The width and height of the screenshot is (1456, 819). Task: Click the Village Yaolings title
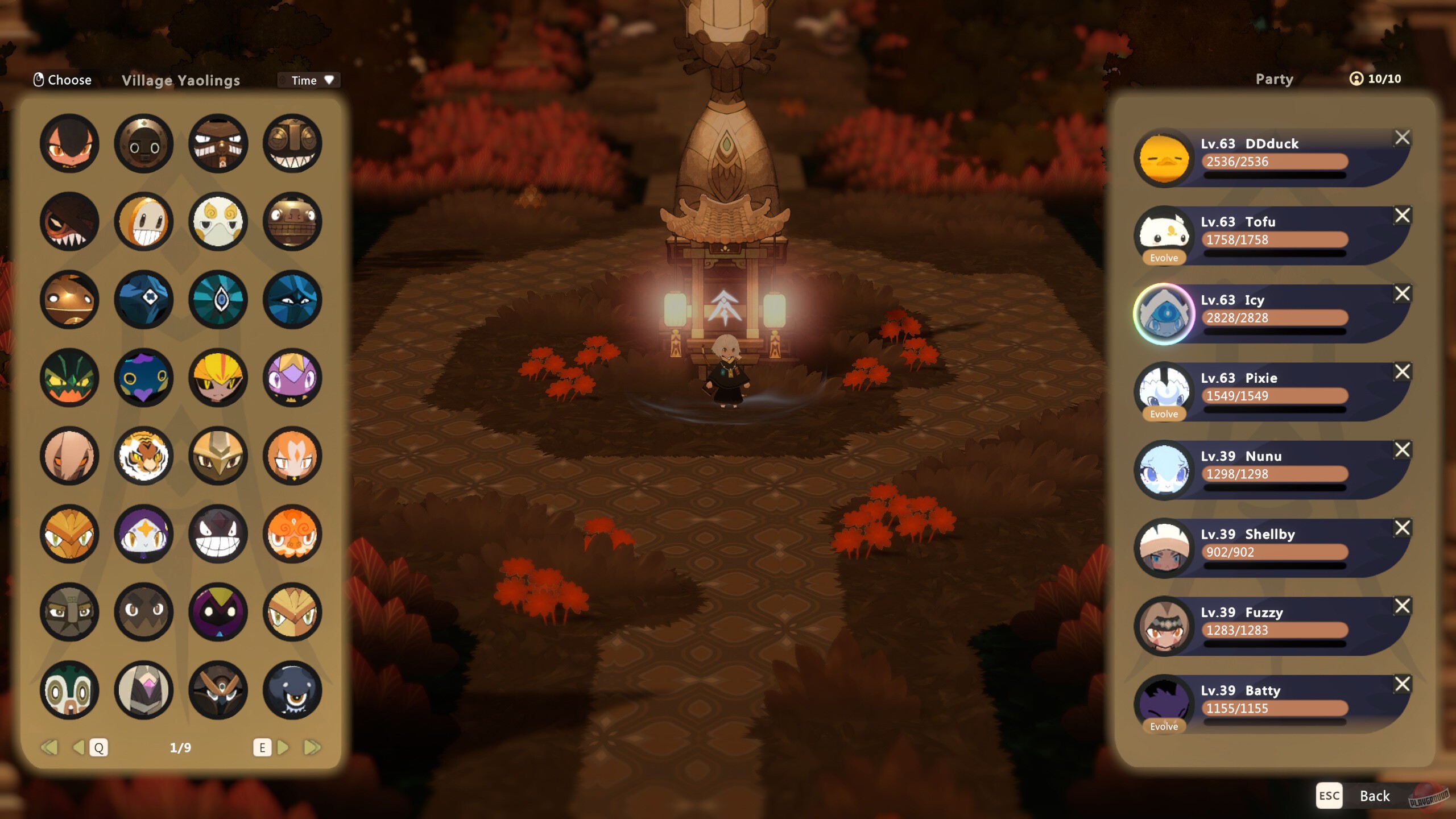pyautogui.click(x=180, y=80)
